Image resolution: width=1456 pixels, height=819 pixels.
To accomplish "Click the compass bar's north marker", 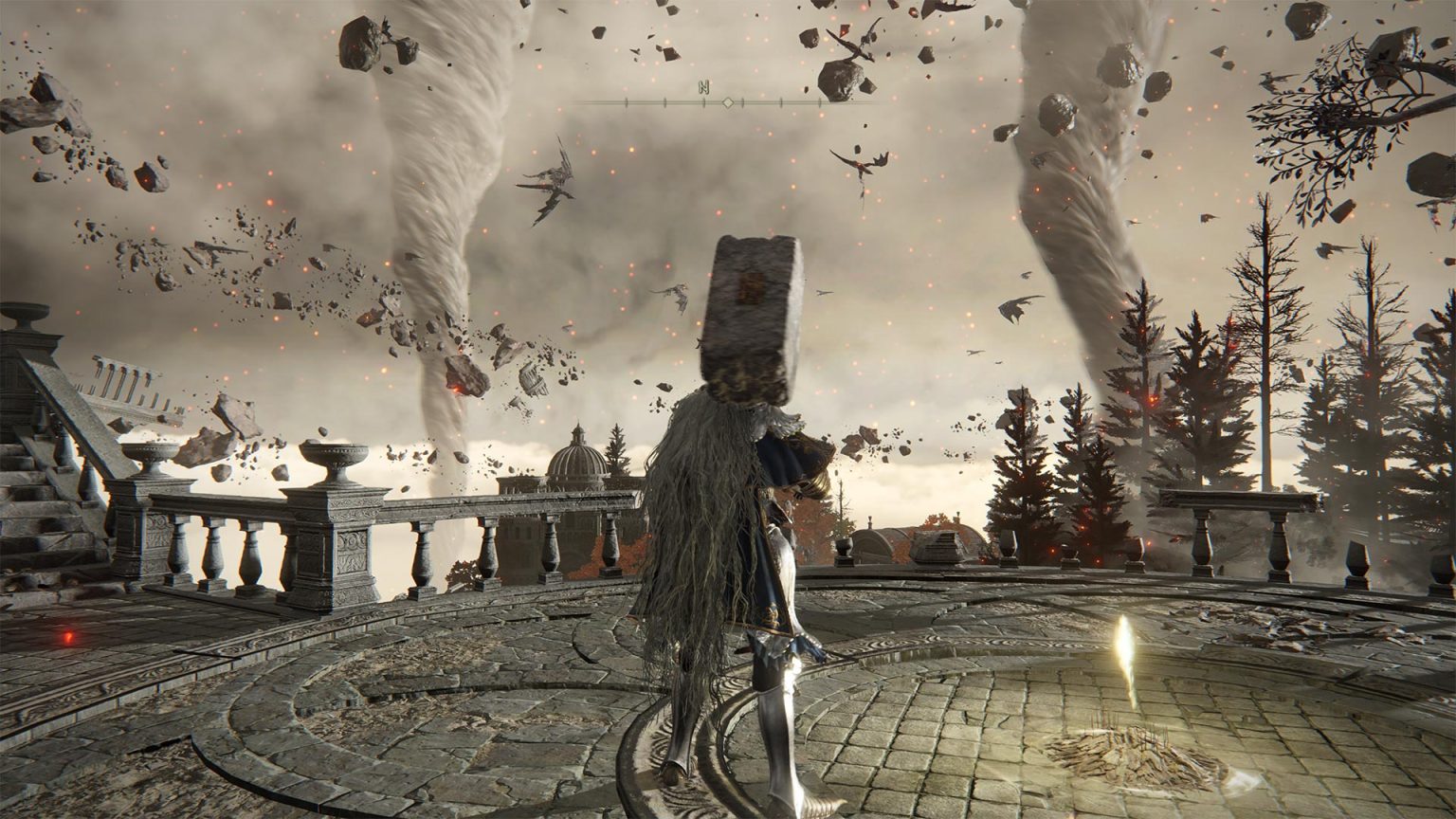I will coord(703,87).
